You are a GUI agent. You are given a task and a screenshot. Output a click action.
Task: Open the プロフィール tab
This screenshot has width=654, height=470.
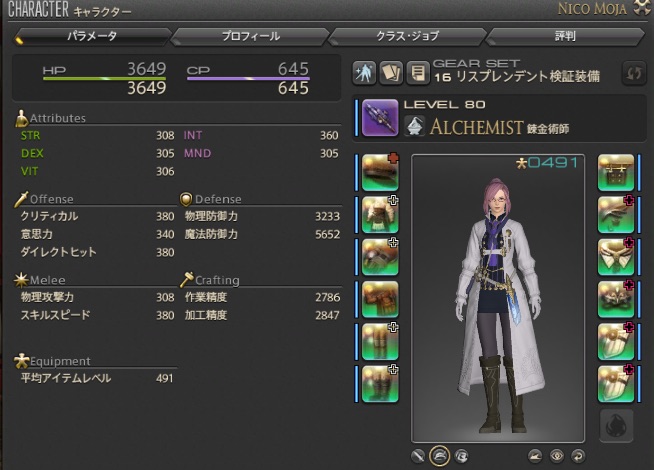tap(252, 37)
